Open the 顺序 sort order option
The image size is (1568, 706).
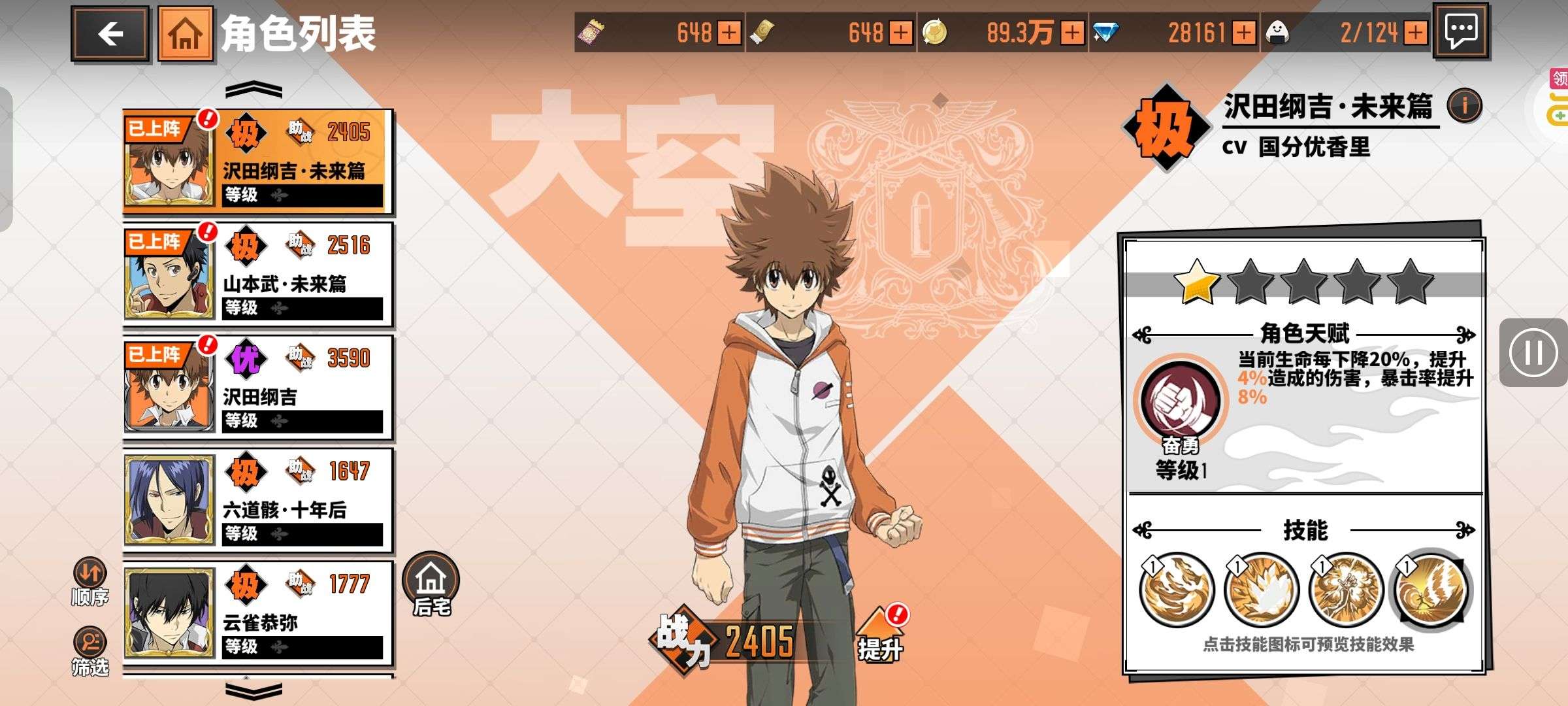pyautogui.click(x=90, y=582)
